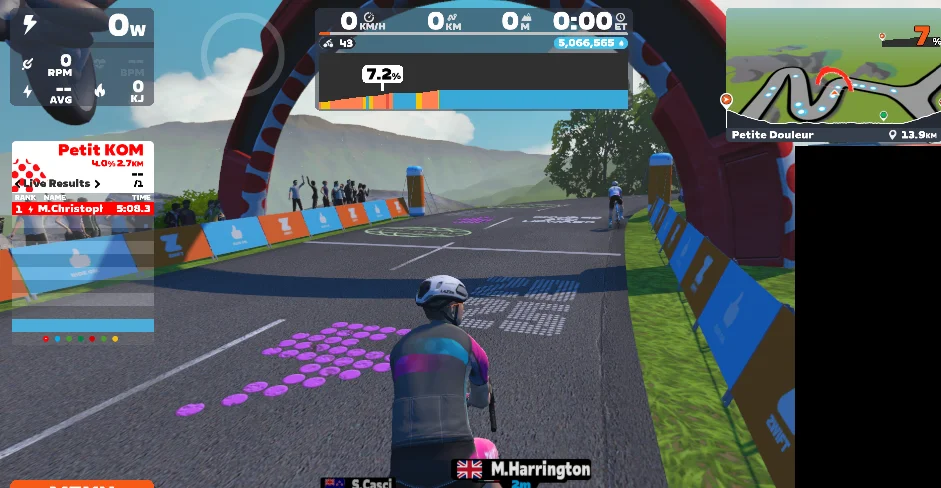Open the Drops counter showing 5,066,565
The image size is (941, 488).
[590, 43]
